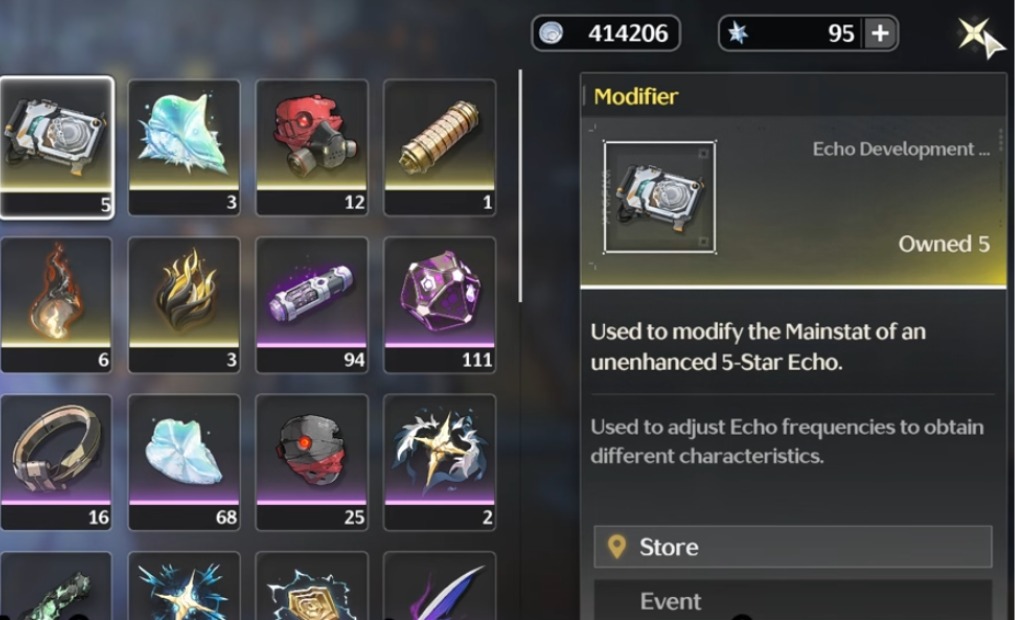The image size is (1015, 620).
Task: Choose the purple capsule tube with 94
Action: (x=312, y=303)
